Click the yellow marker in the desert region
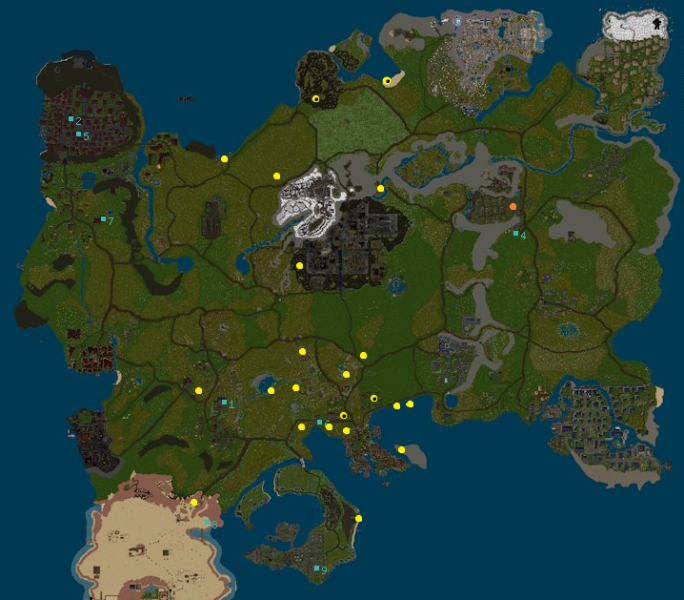This screenshot has height=600, width=684. pos(194,503)
